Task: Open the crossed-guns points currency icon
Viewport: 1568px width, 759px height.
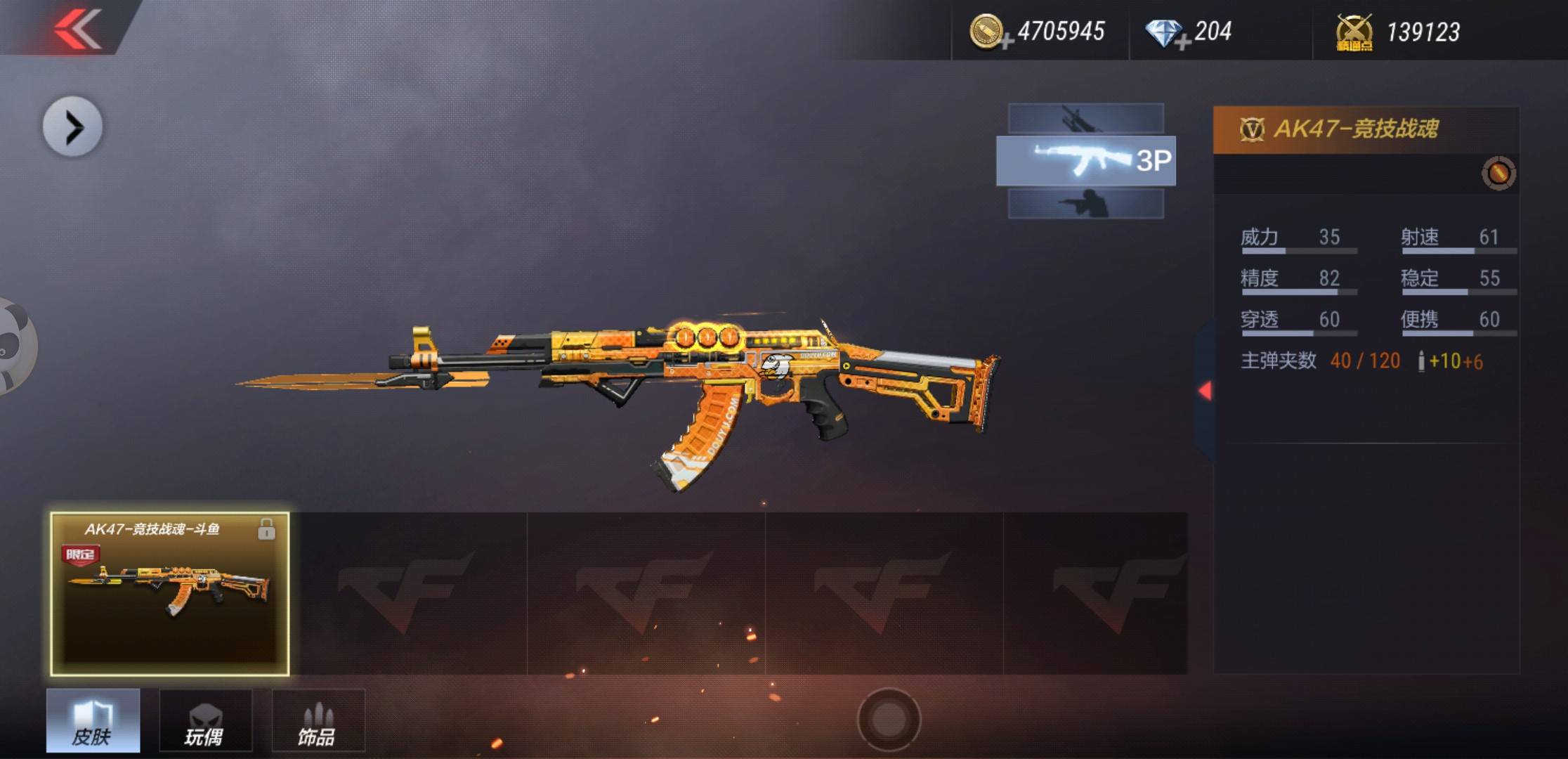Action: click(x=1354, y=33)
